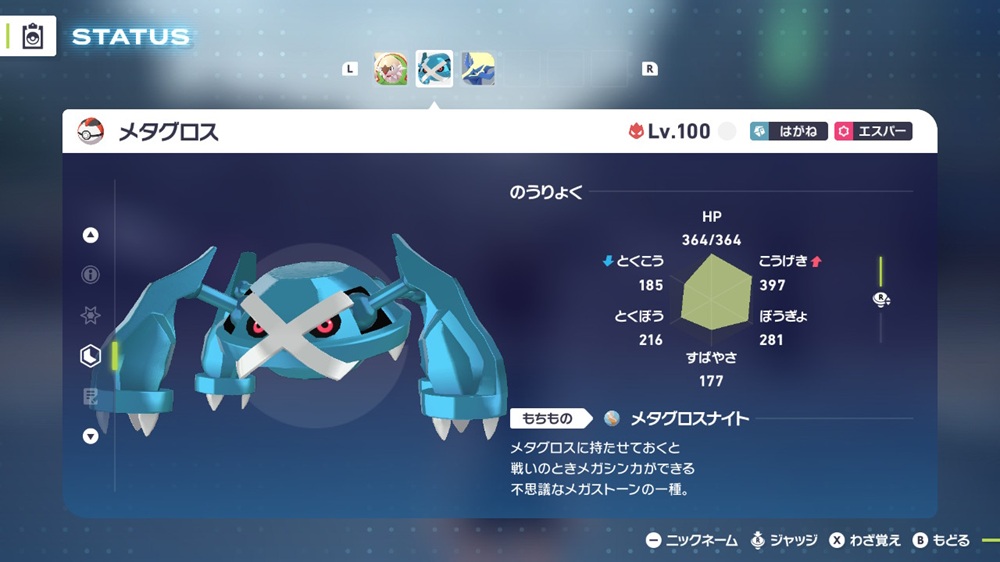Image resolution: width=1000 pixels, height=562 pixels.
Task: Open the わざ覚え move learning option
Action: click(x=865, y=540)
